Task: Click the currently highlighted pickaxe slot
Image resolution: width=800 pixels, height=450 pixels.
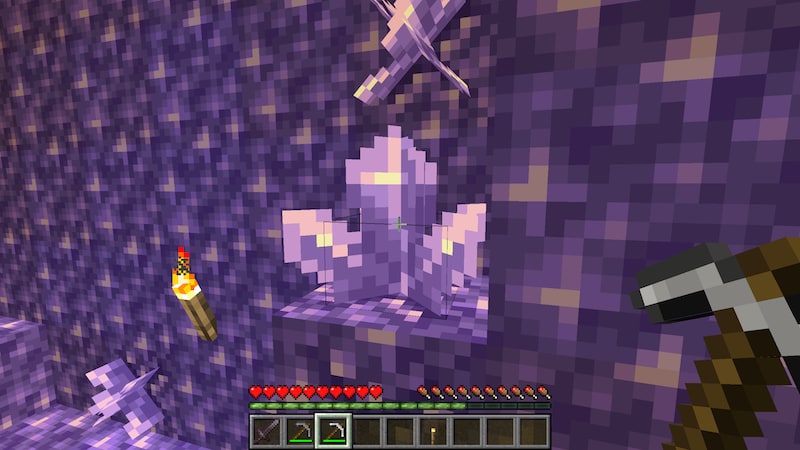Action: tap(332, 431)
